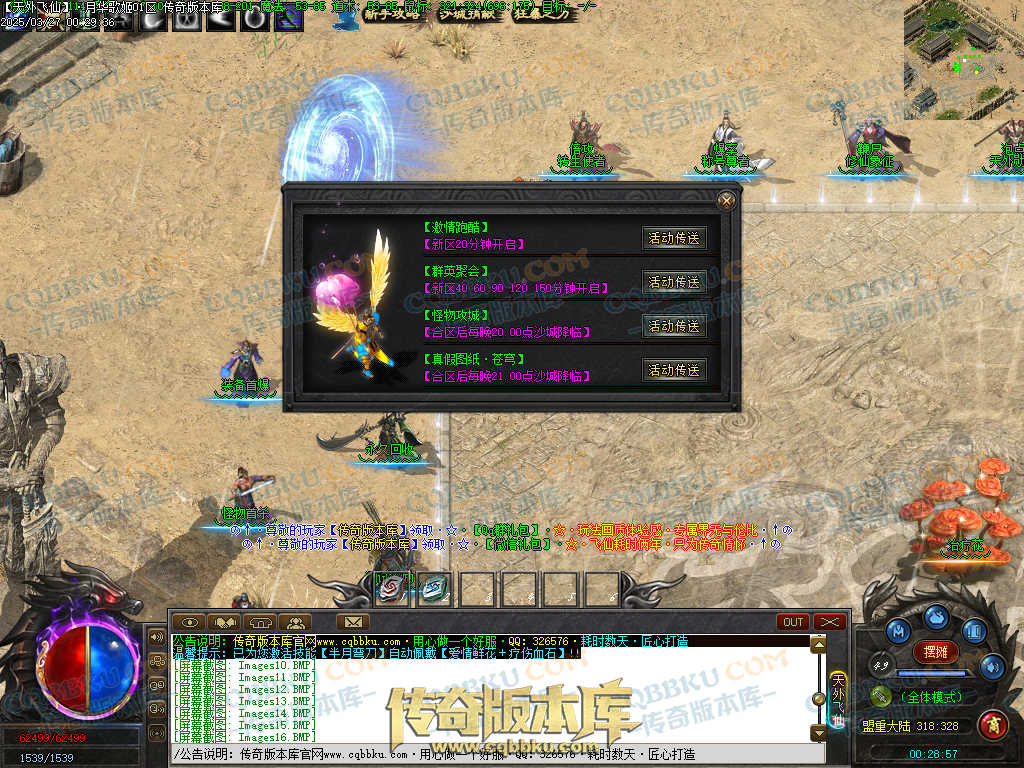Image resolution: width=1024 pixels, height=768 pixels.
Task: Teleport to the 激情泡酷 activity
Action: click(x=674, y=238)
